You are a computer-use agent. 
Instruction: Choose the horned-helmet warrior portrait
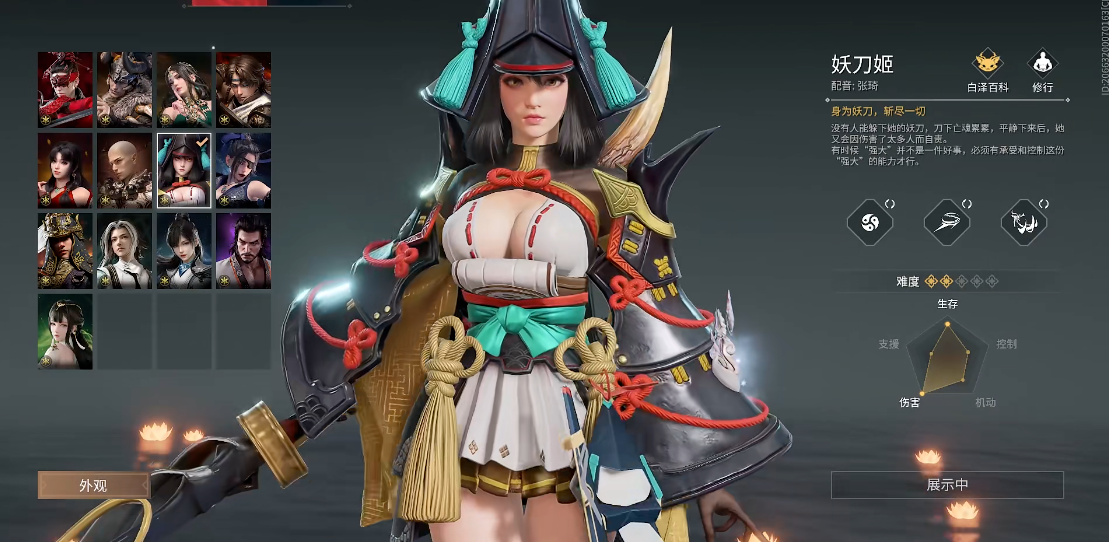click(125, 90)
